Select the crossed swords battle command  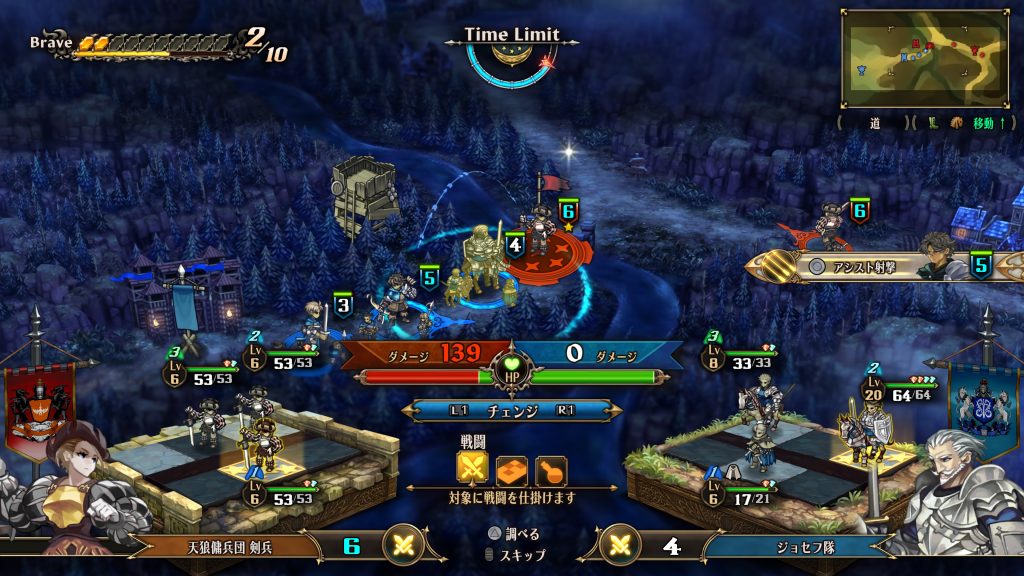coord(472,469)
